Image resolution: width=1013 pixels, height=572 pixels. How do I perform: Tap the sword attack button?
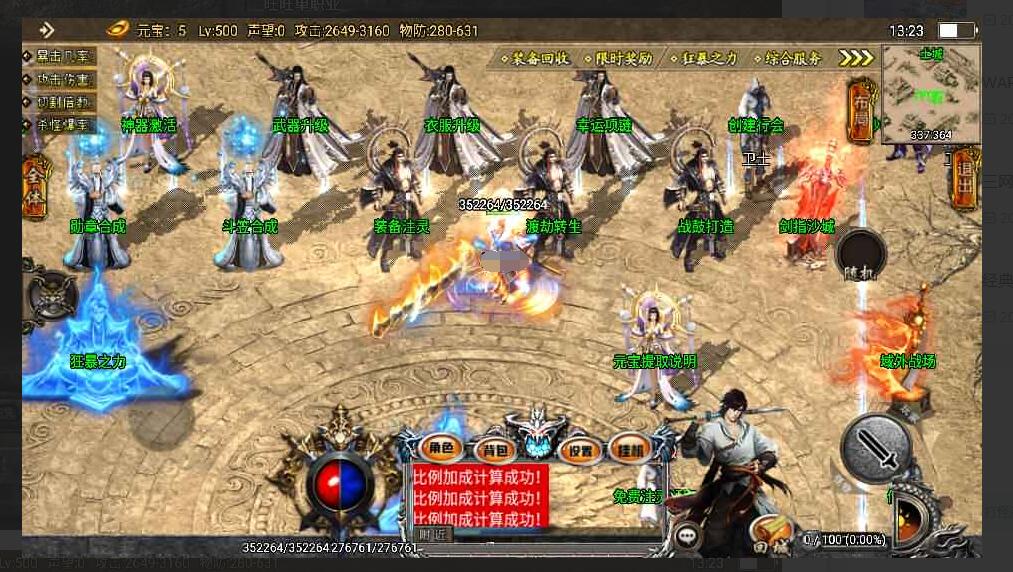(x=877, y=448)
